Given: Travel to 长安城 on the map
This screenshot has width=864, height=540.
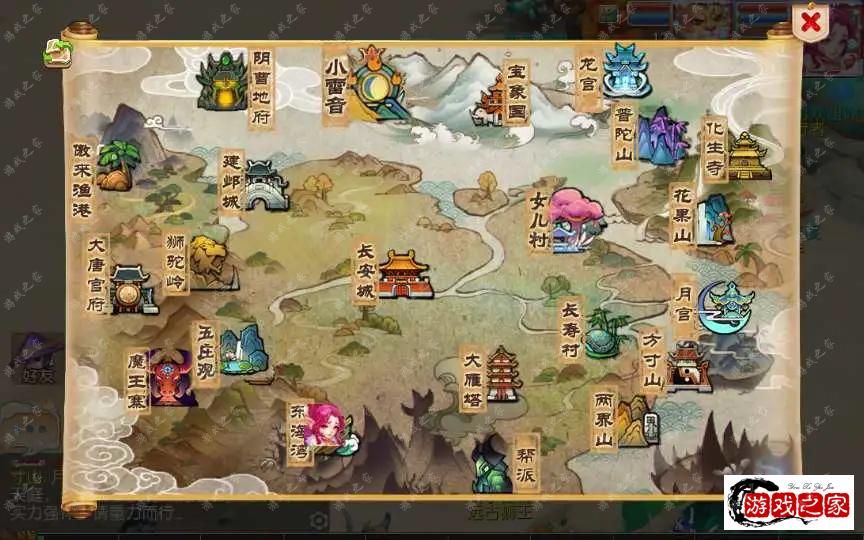Looking at the screenshot, I should [x=403, y=274].
